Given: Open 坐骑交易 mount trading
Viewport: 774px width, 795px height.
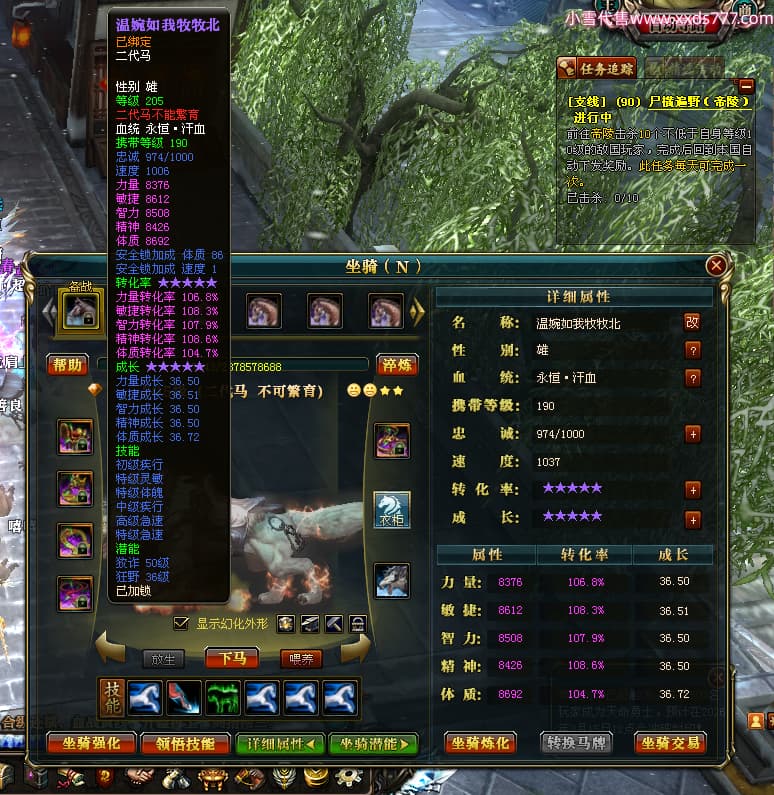Looking at the screenshot, I should tap(670, 743).
